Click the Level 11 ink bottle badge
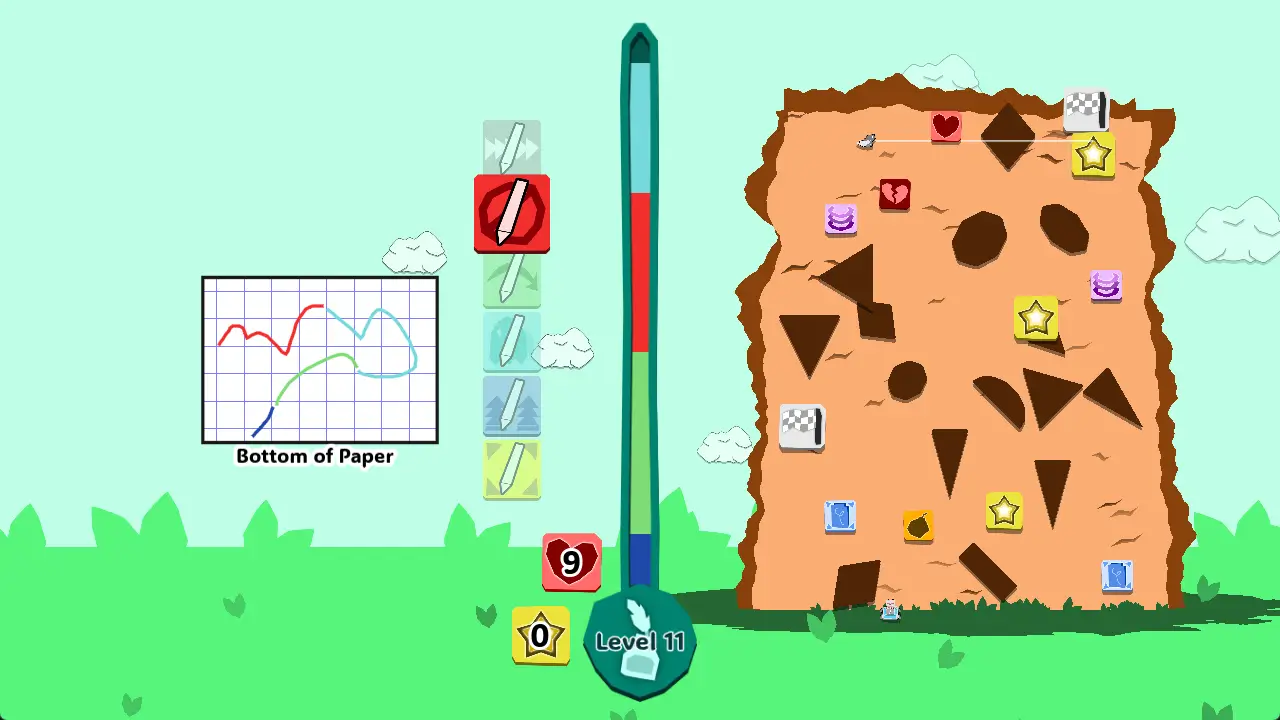1280x720 pixels. pyautogui.click(x=639, y=643)
